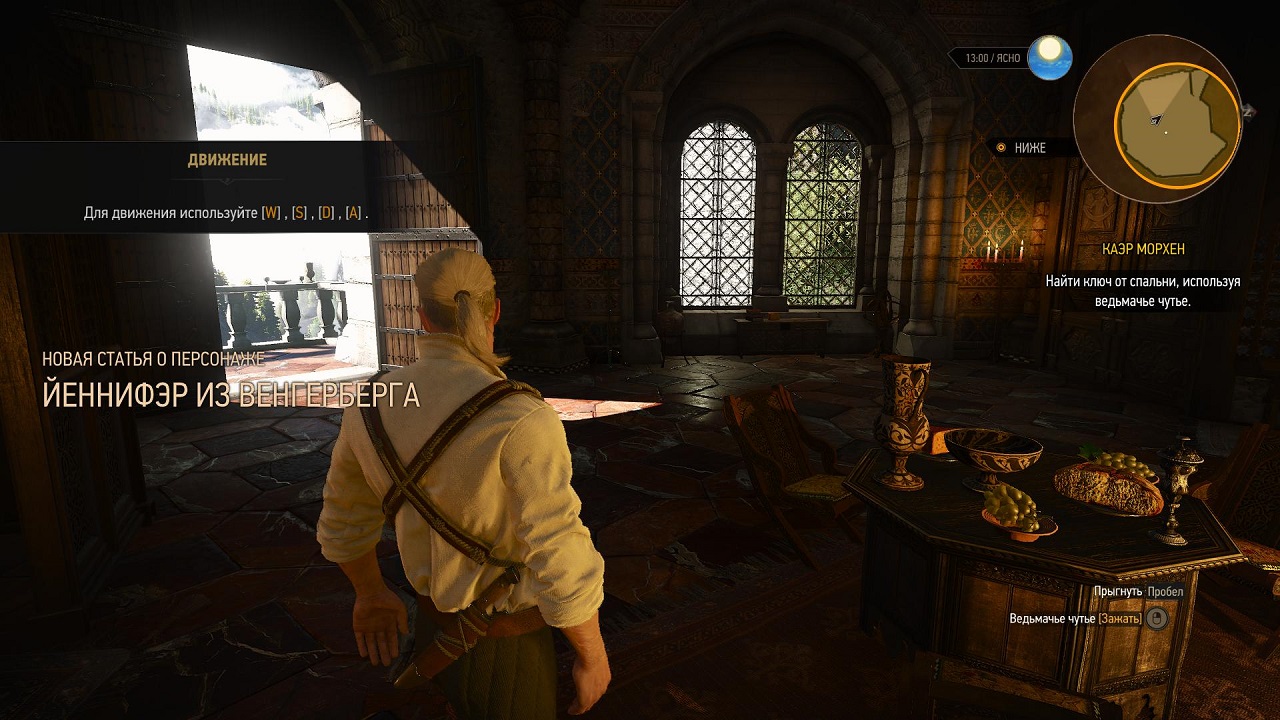Toggle Witcher Senses via the Зажать prompt
The width and height of the screenshot is (1280, 720).
pos(1120,618)
